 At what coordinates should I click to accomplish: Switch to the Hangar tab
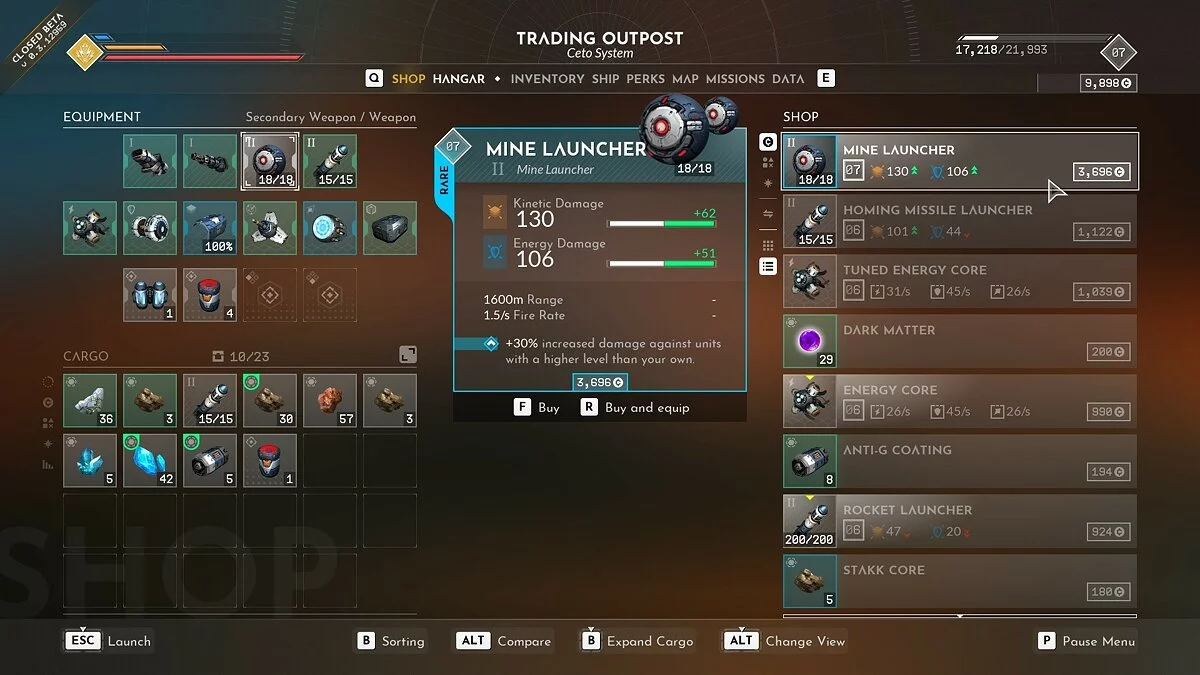coord(458,79)
